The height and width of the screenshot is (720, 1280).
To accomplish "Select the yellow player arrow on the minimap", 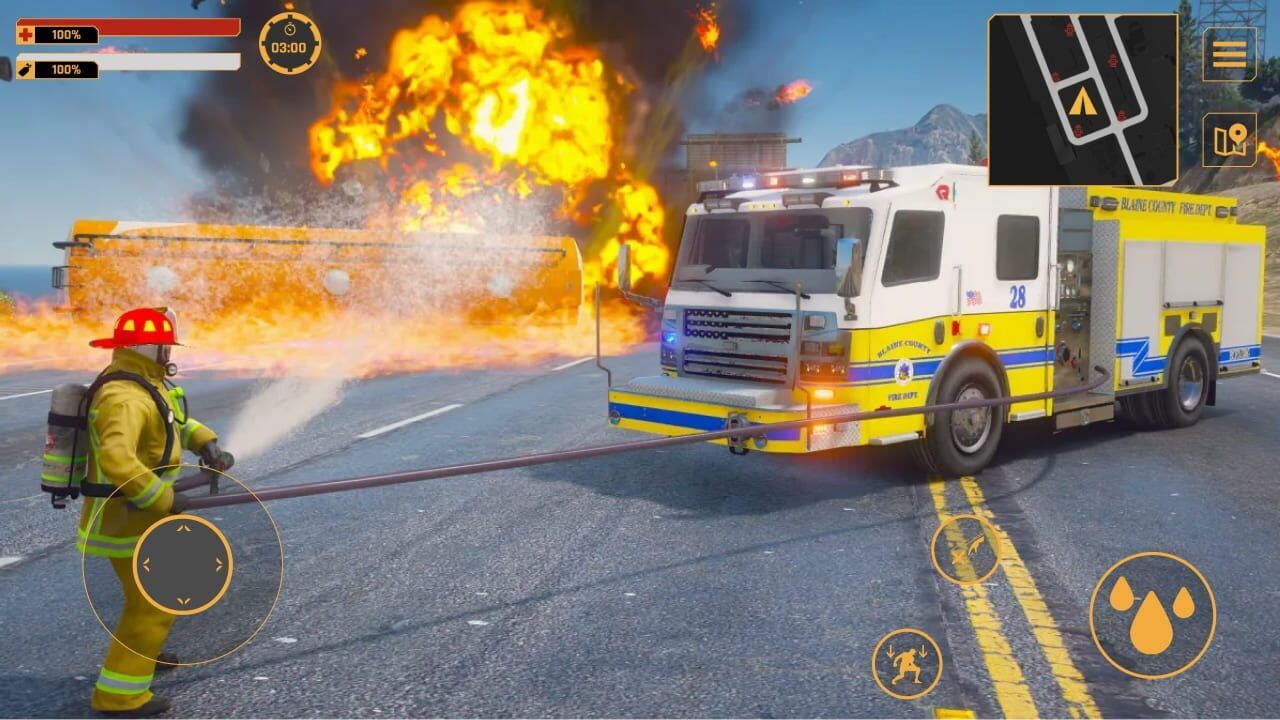I will 1084,101.
